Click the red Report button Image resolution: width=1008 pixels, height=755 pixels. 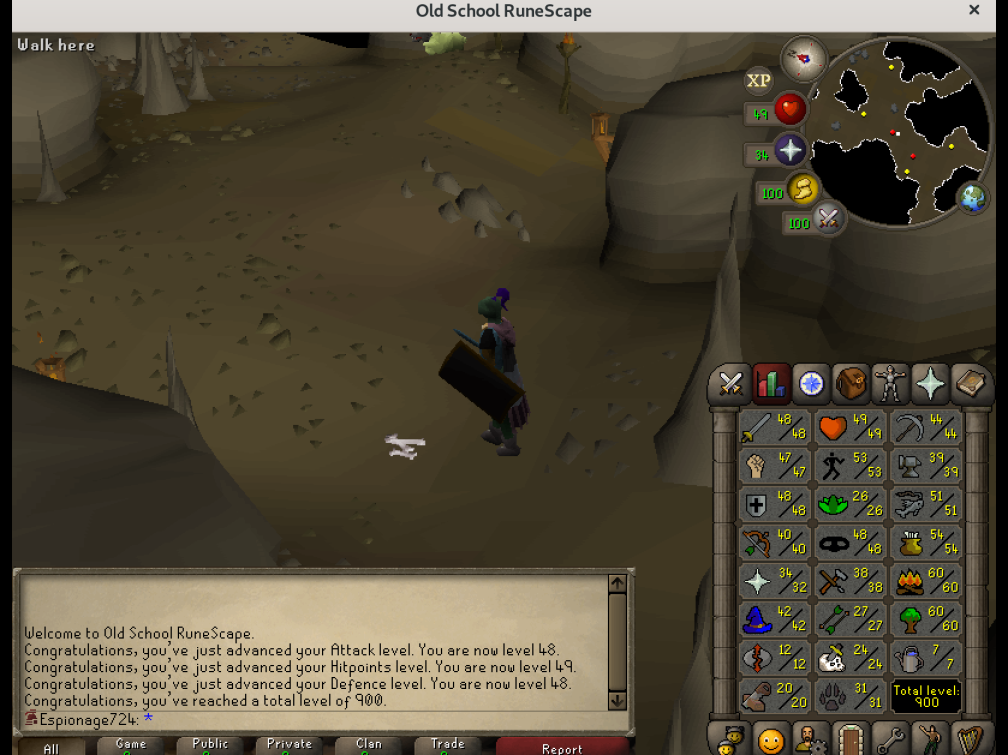(x=561, y=747)
